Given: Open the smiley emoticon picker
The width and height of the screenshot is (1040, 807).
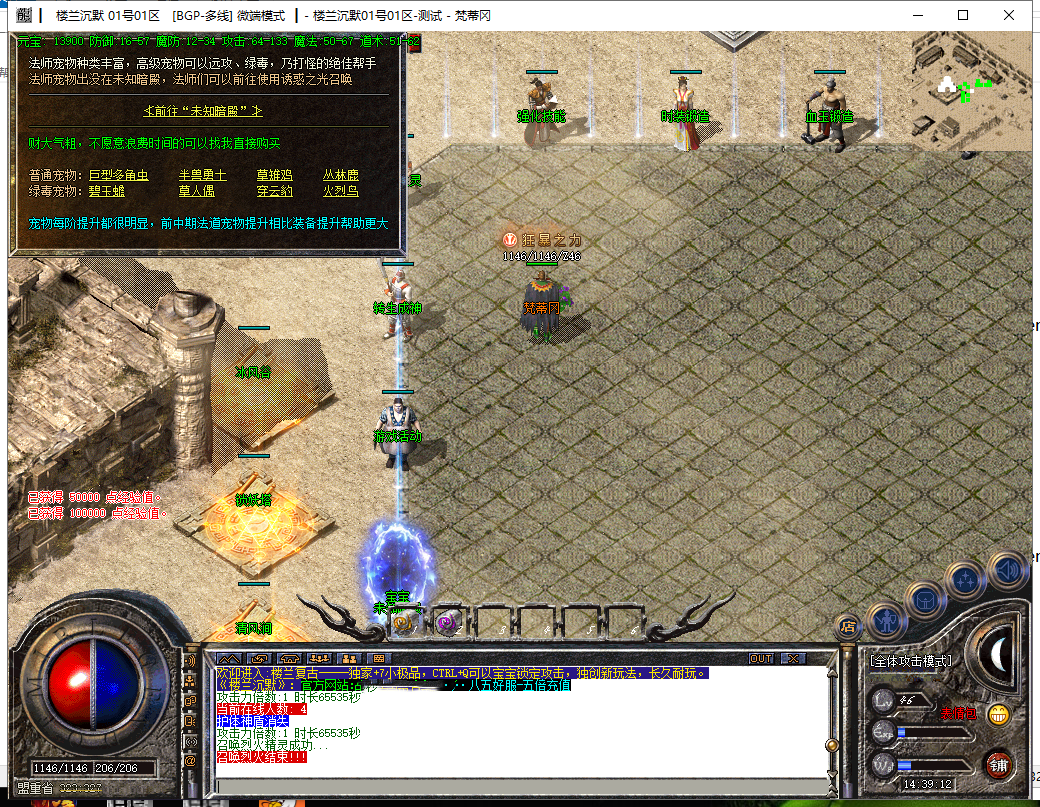Looking at the screenshot, I should point(997,714).
